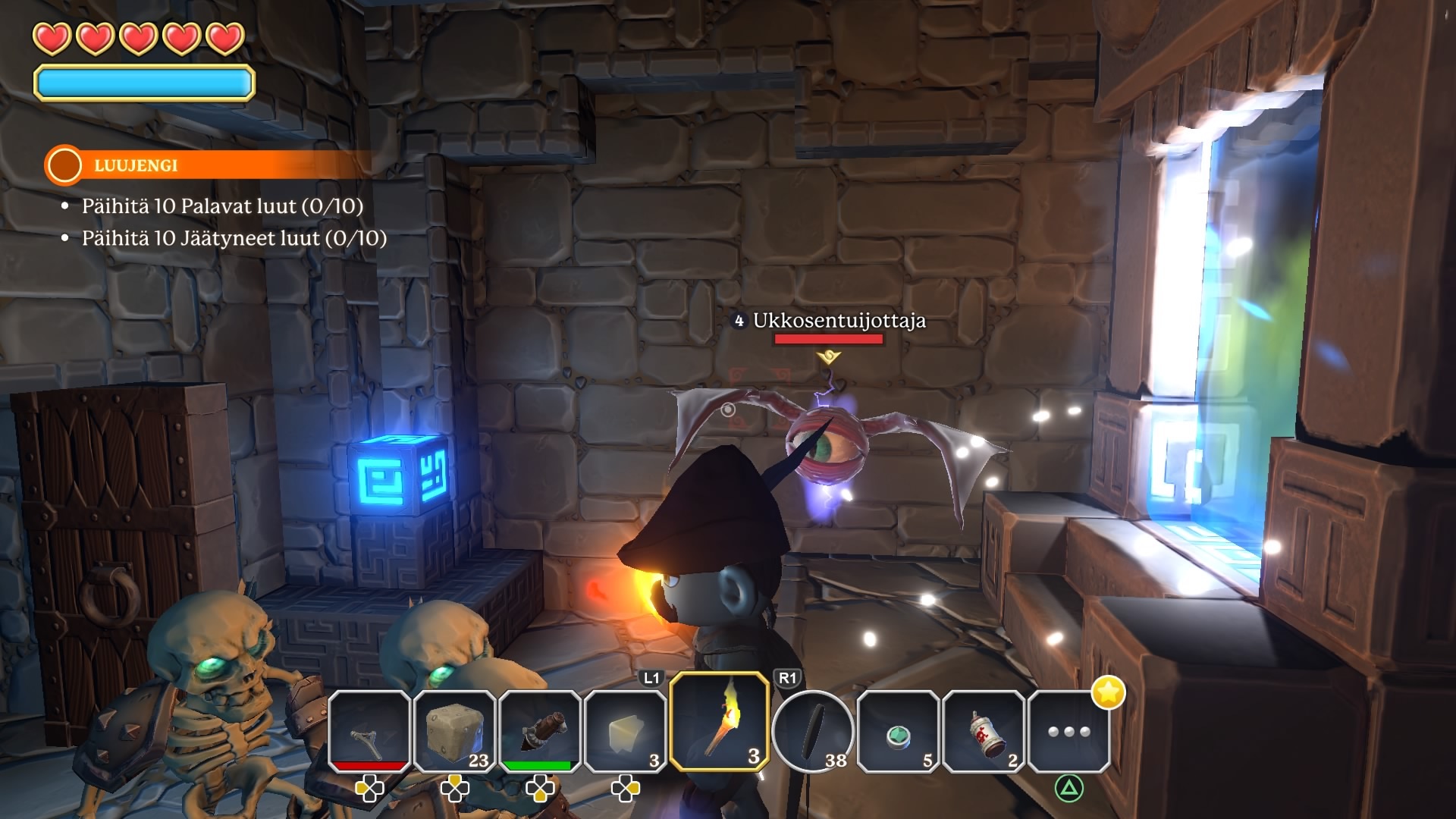Select the Palavat luut quest objective
The width and height of the screenshot is (1456, 819).
point(221,206)
